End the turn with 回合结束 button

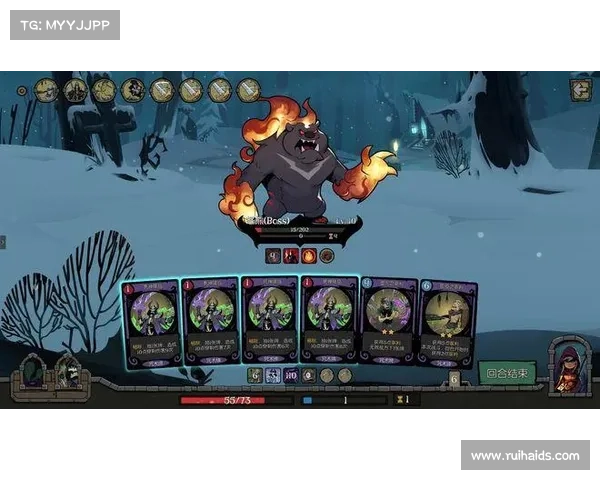(x=508, y=373)
